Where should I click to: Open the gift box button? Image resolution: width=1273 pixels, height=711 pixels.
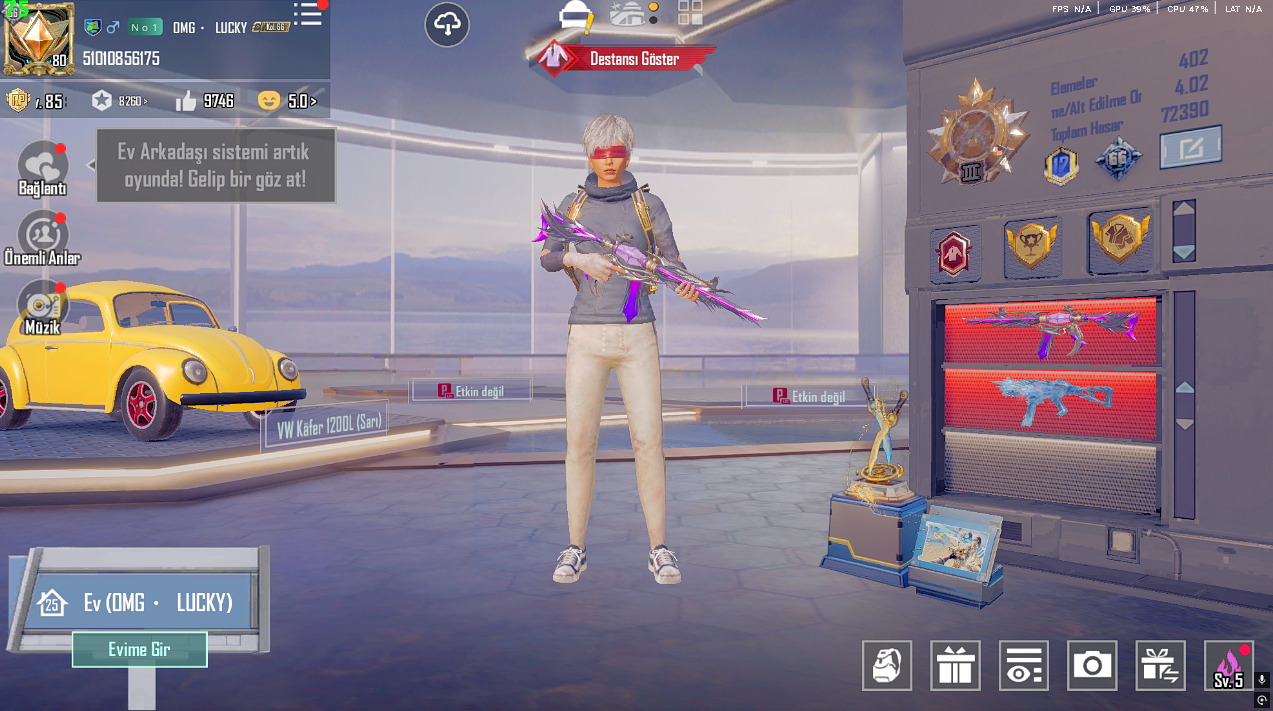click(955, 665)
